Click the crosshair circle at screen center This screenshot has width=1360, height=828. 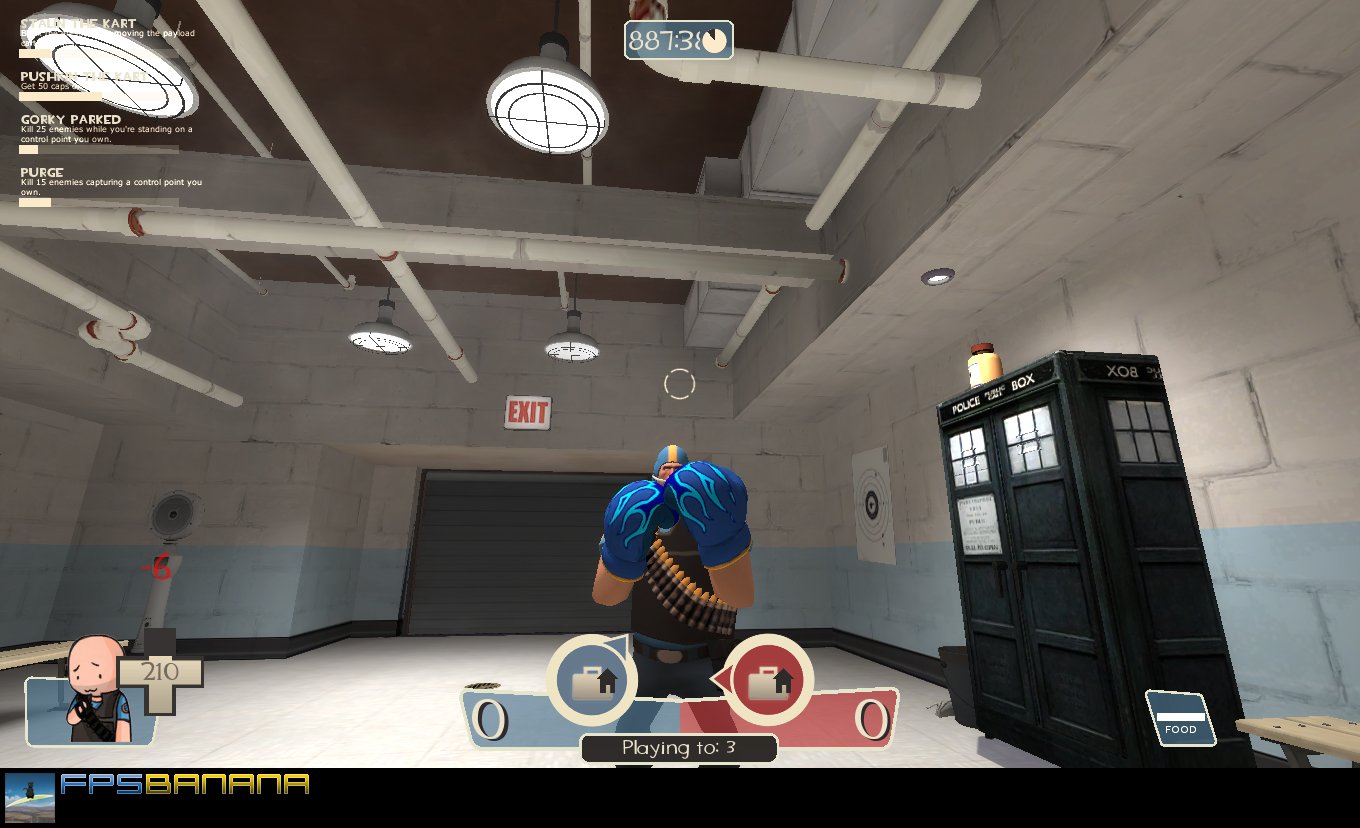(680, 381)
